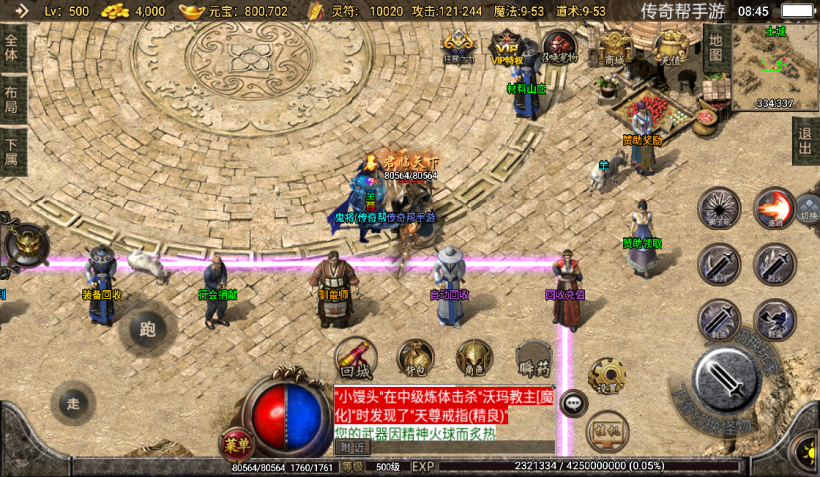Select the 附近 nearby chat tab
Image resolution: width=820 pixels, height=477 pixels.
coord(351,447)
